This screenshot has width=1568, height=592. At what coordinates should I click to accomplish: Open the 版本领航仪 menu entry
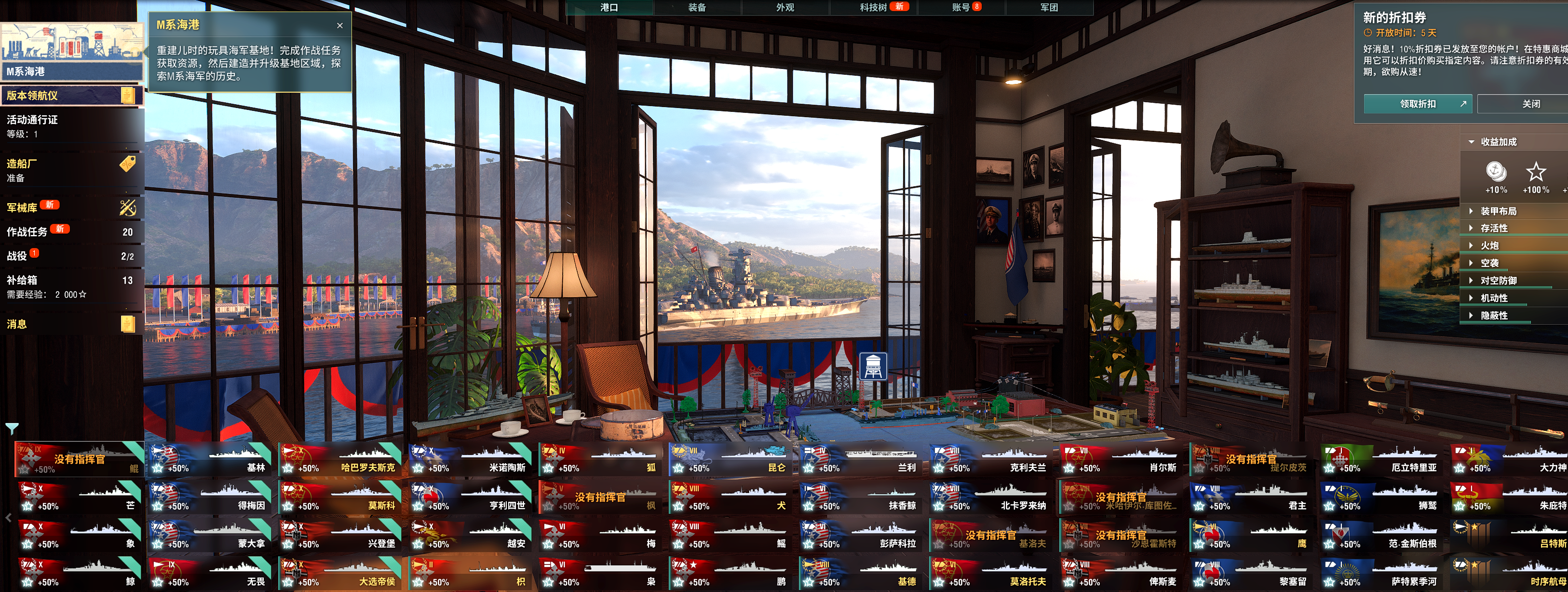click(x=70, y=96)
